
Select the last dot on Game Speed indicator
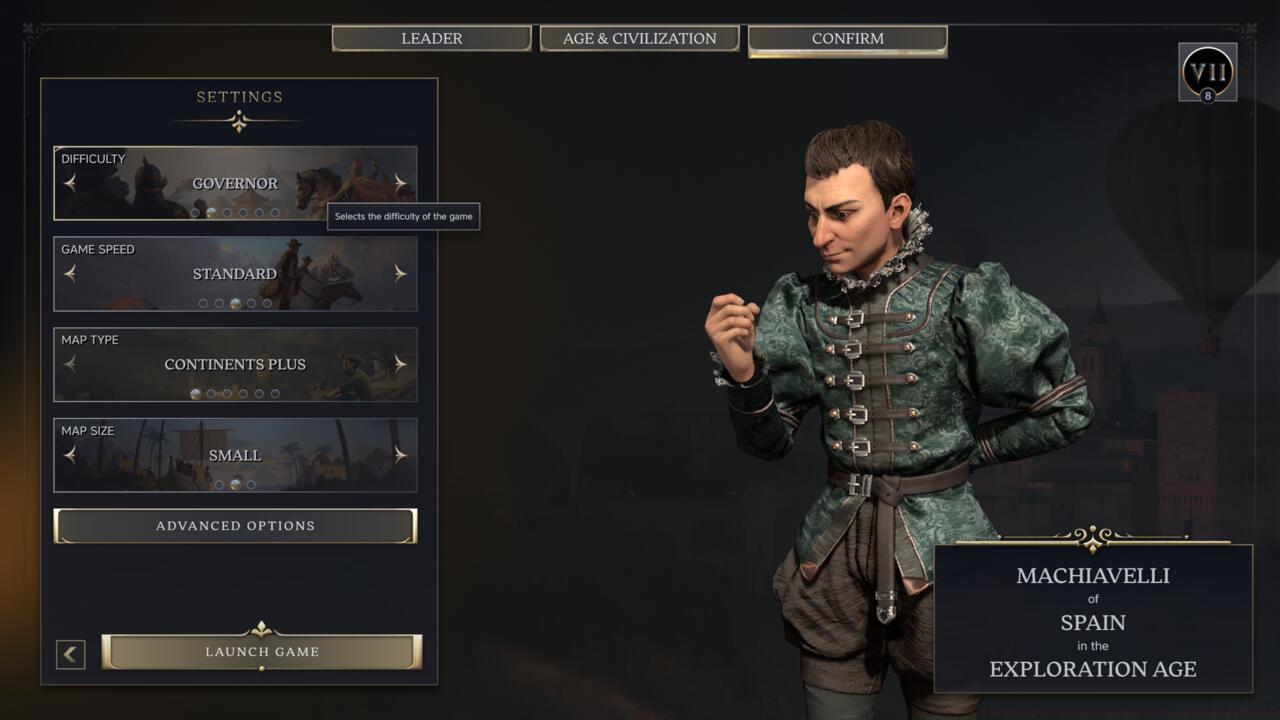(x=267, y=301)
